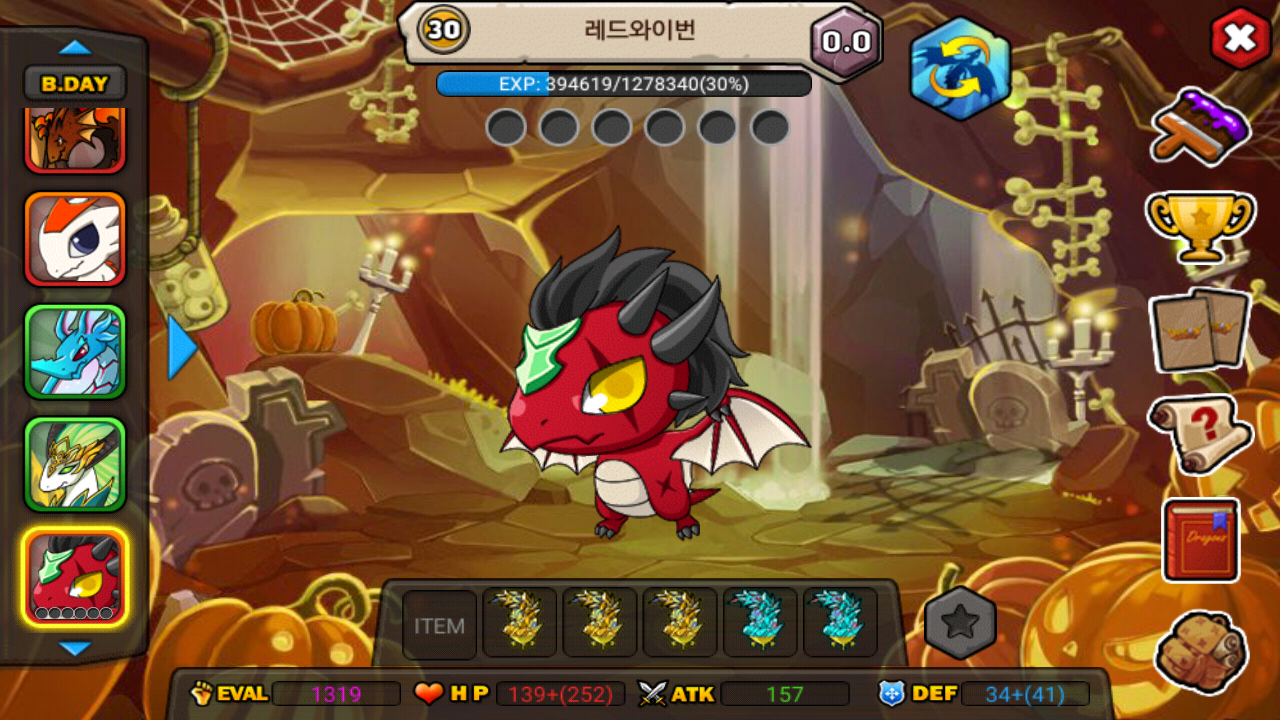Close the dragon screen with red X

pos(1240,39)
